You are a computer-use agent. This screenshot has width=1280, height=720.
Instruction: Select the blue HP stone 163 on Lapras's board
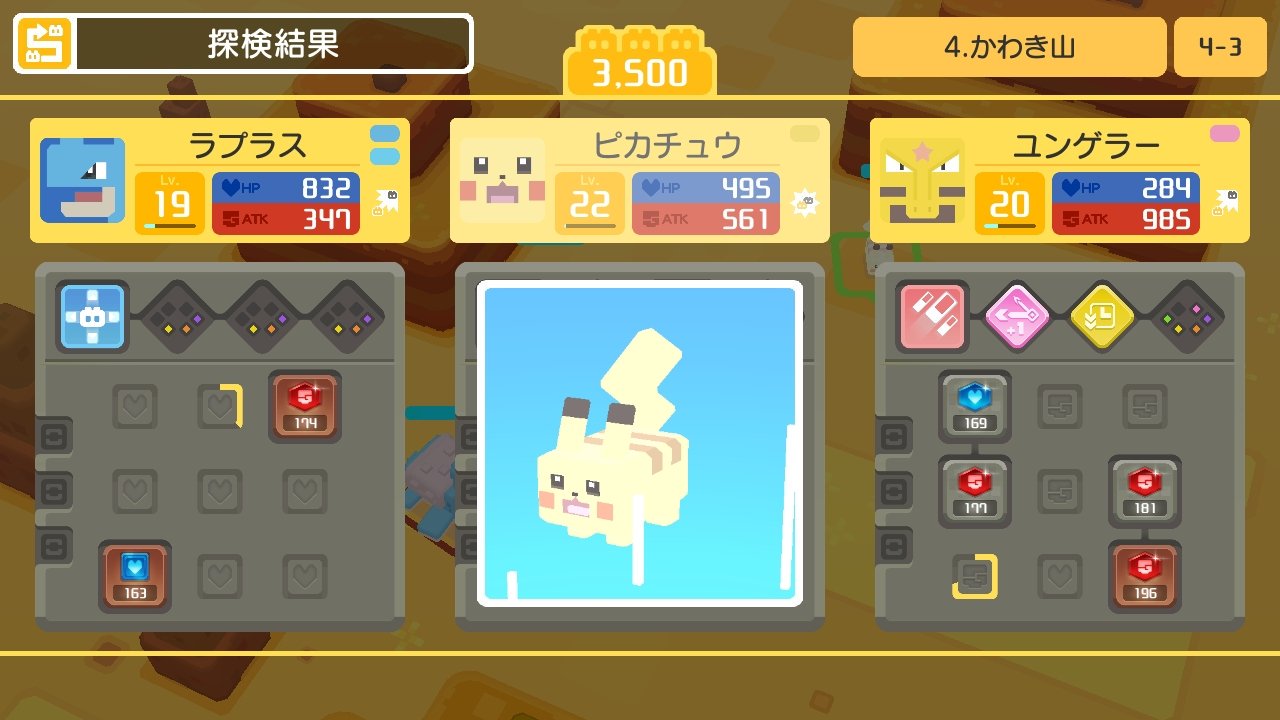click(135, 577)
